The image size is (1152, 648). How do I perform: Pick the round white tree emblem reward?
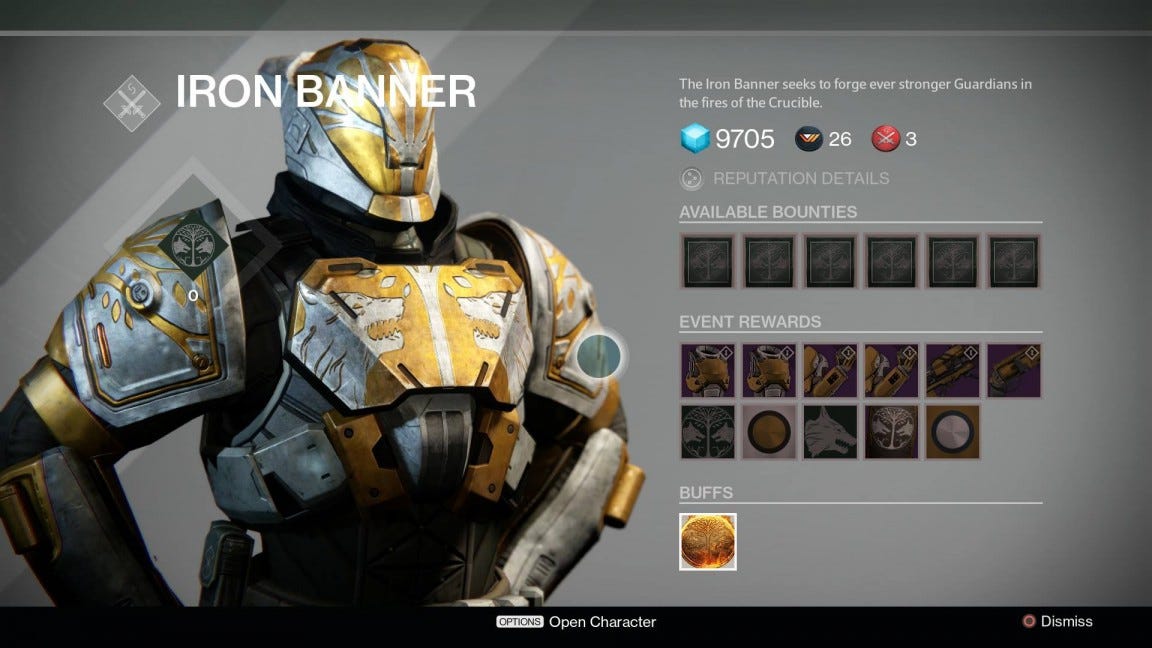point(891,432)
